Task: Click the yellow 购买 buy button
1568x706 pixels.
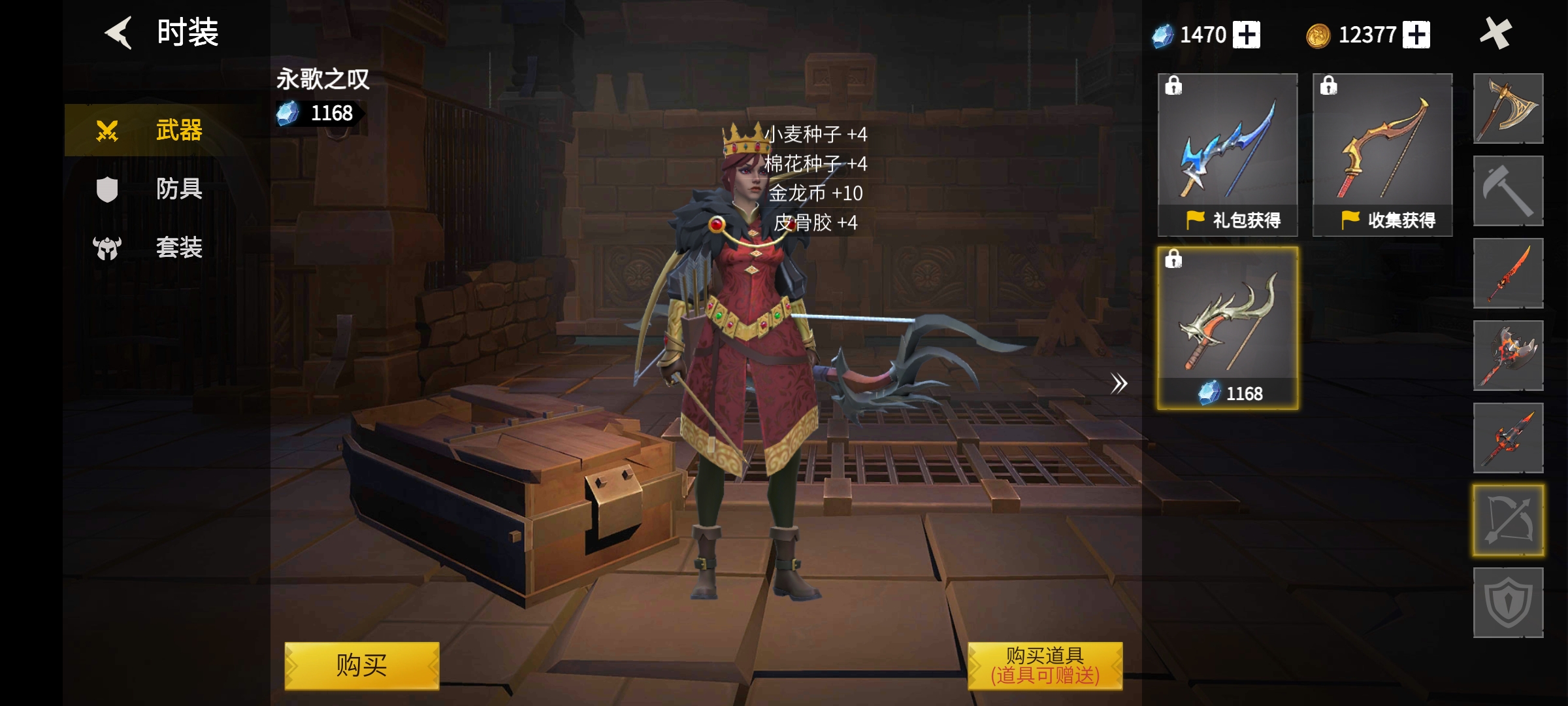Action: click(361, 665)
